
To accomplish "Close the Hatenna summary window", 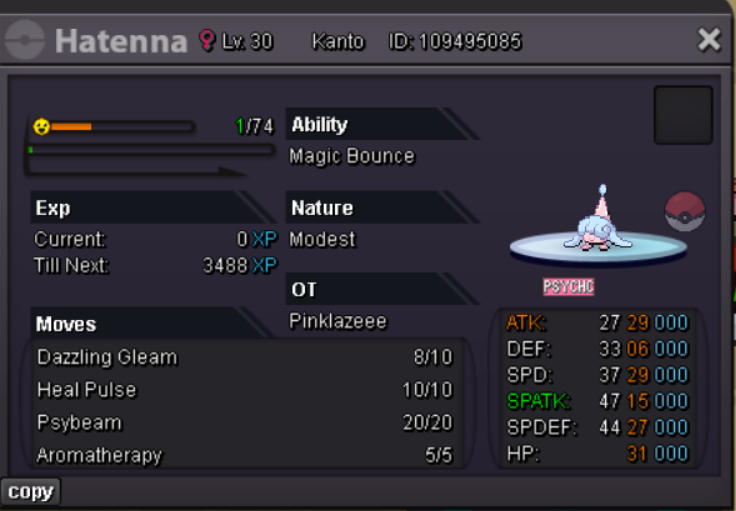I will point(709,40).
